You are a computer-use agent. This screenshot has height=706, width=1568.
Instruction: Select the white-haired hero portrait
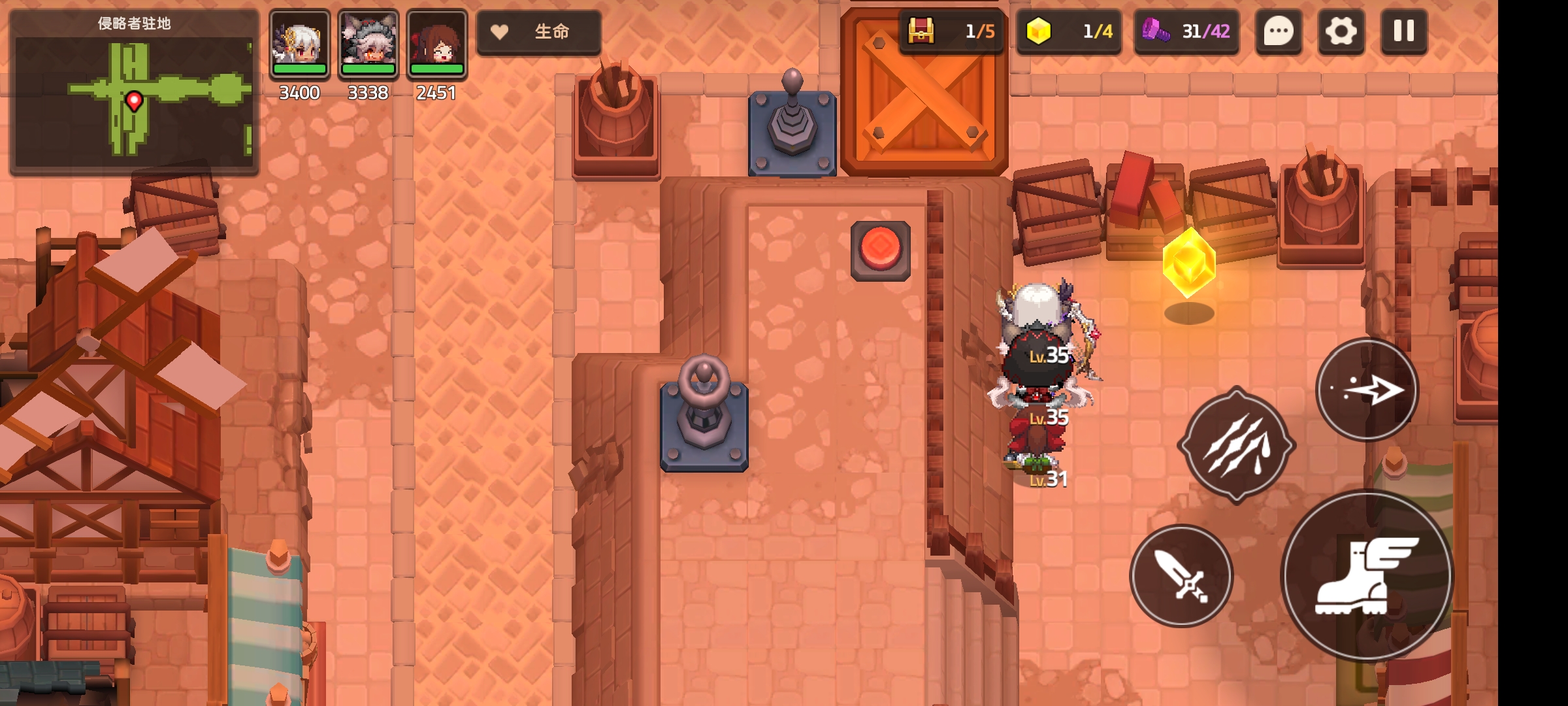tap(300, 44)
